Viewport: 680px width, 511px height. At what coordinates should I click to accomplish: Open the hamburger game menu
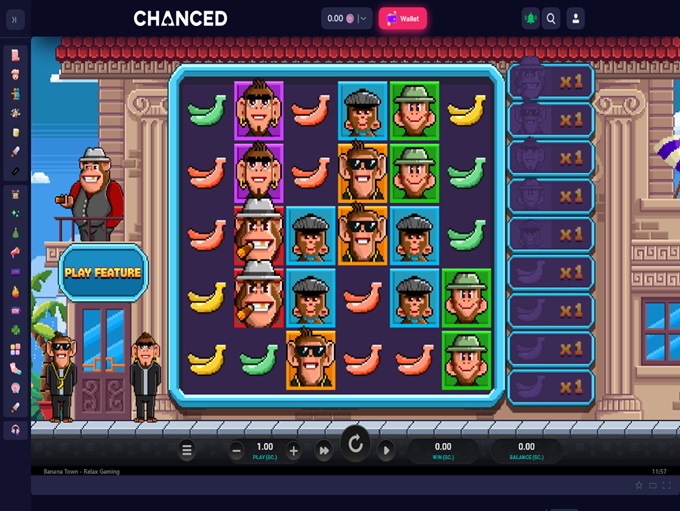tap(187, 451)
